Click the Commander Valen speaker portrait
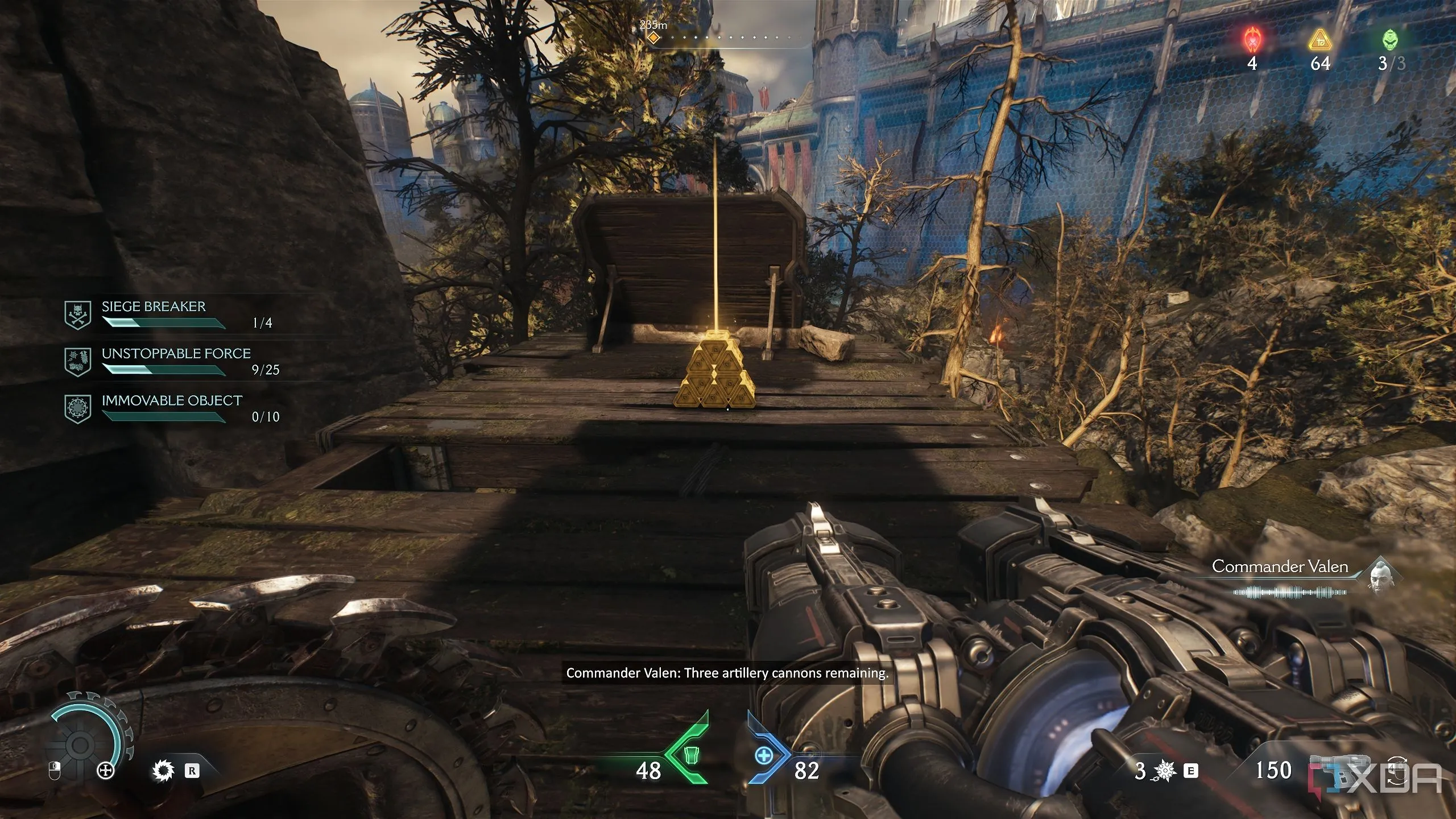Viewport: 1456px width, 819px height. coord(1380,576)
